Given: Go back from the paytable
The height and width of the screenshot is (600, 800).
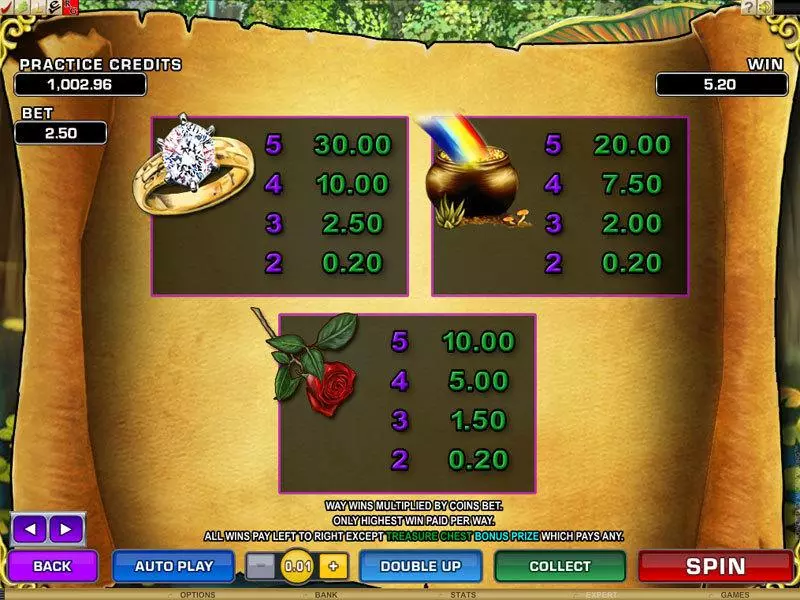Looking at the screenshot, I should click(53, 566).
